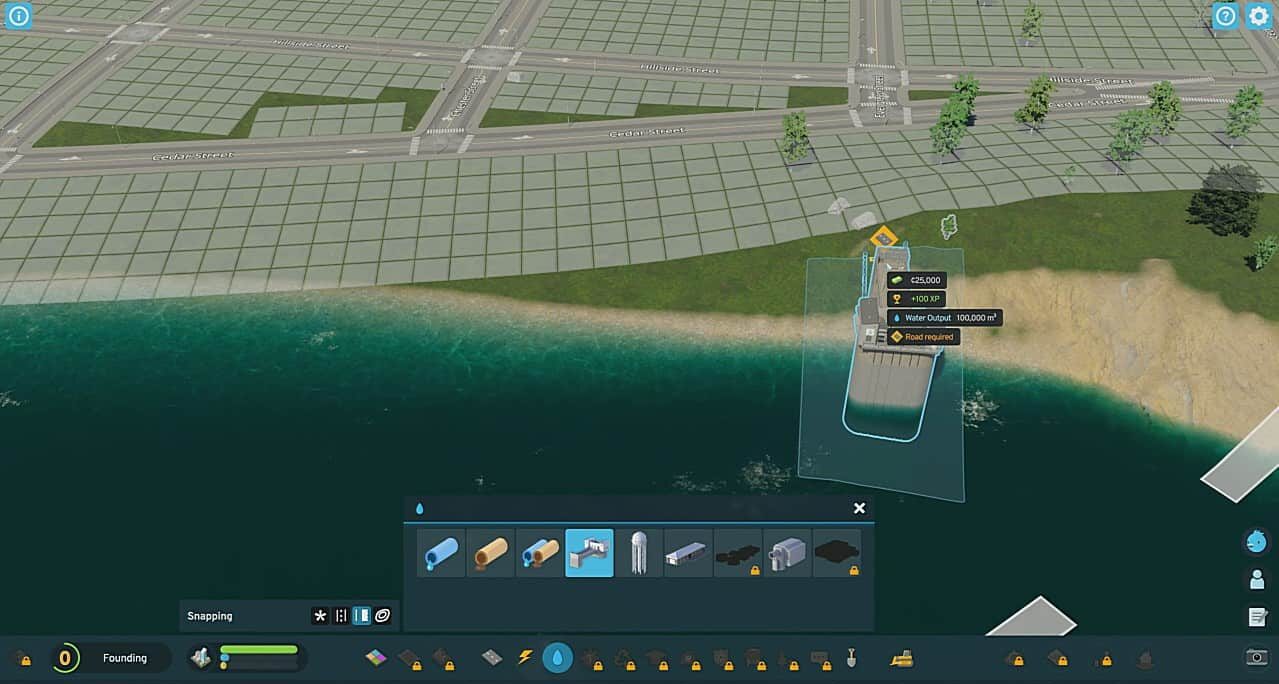The width and height of the screenshot is (1279, 684).
Task: Open the Chirper bird feed
Action: 1256,542
